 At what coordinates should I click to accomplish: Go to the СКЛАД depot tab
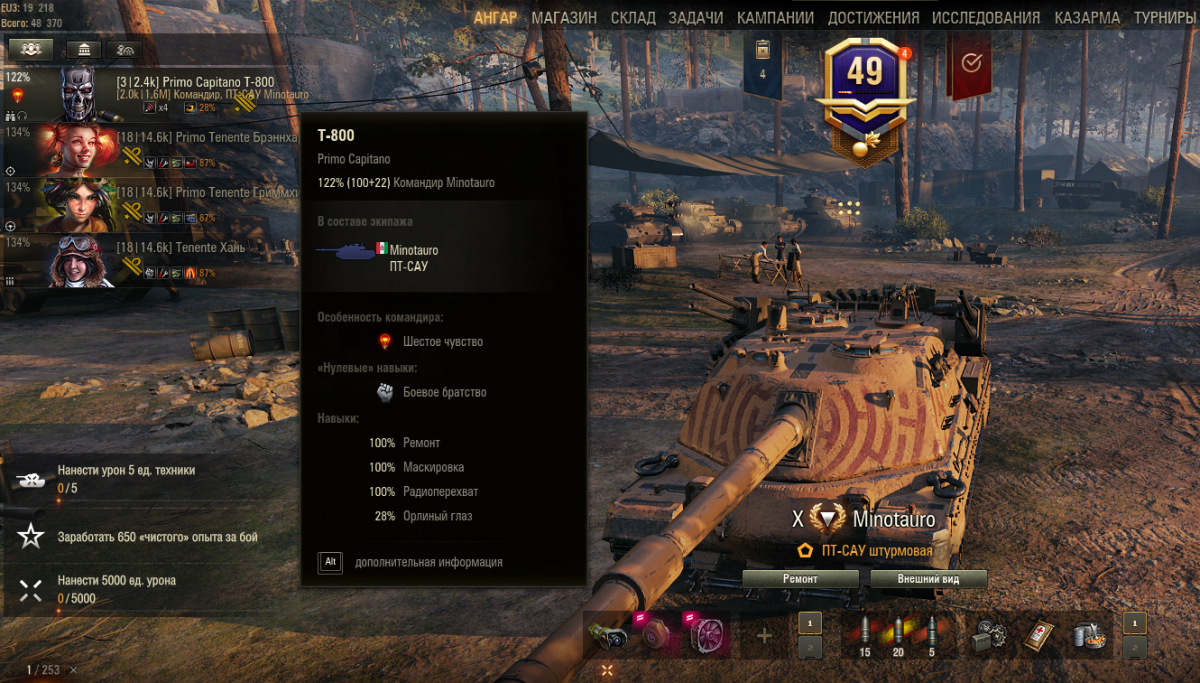[632, 18]
